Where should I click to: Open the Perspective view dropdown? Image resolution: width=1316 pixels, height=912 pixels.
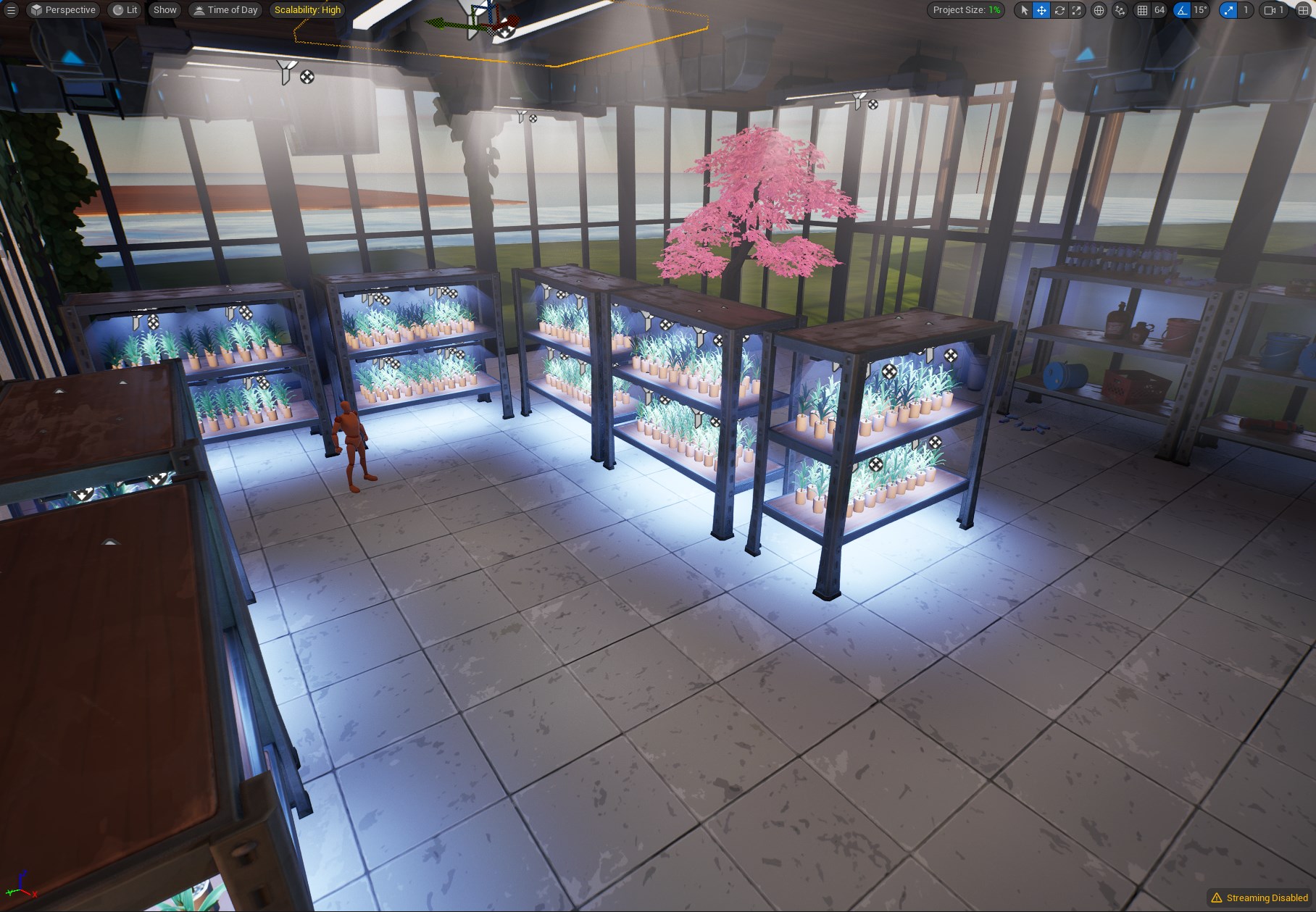pyautogui.click(x=63, y=10)
